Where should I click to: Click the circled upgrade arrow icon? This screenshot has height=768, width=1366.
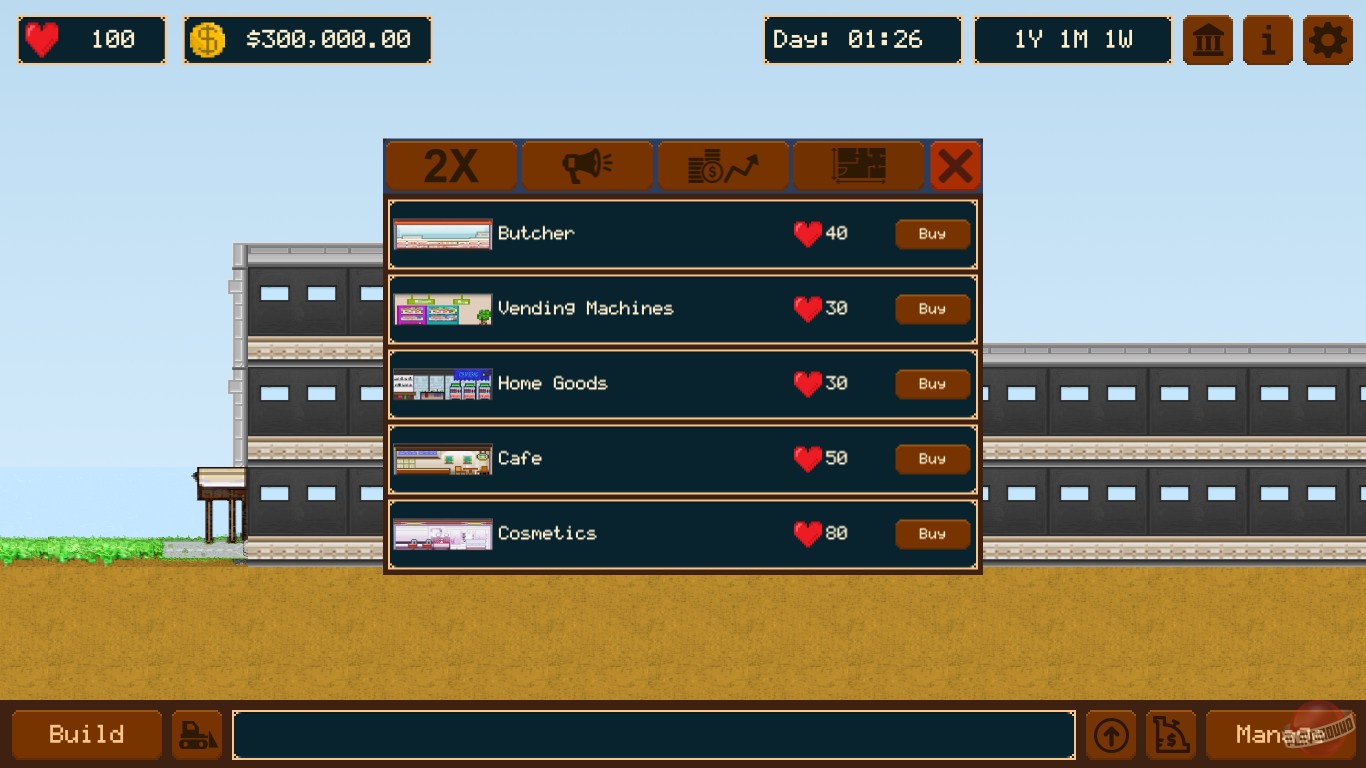1110,734
